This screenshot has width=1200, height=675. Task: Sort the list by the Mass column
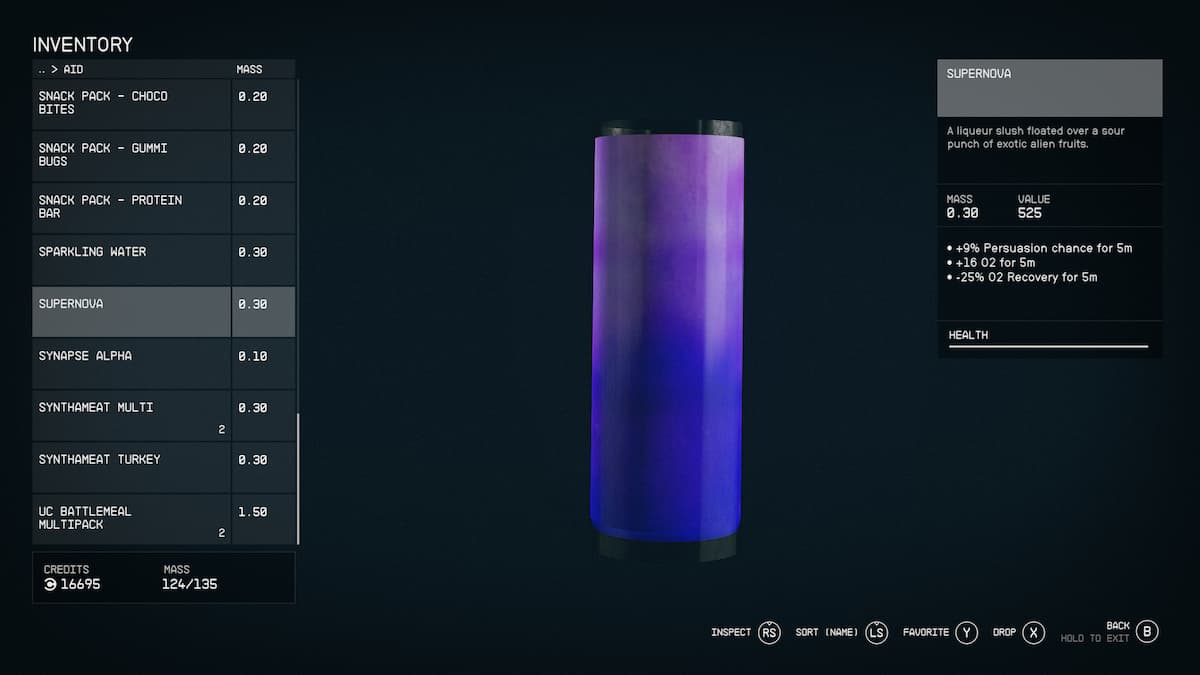coord(249,70)
